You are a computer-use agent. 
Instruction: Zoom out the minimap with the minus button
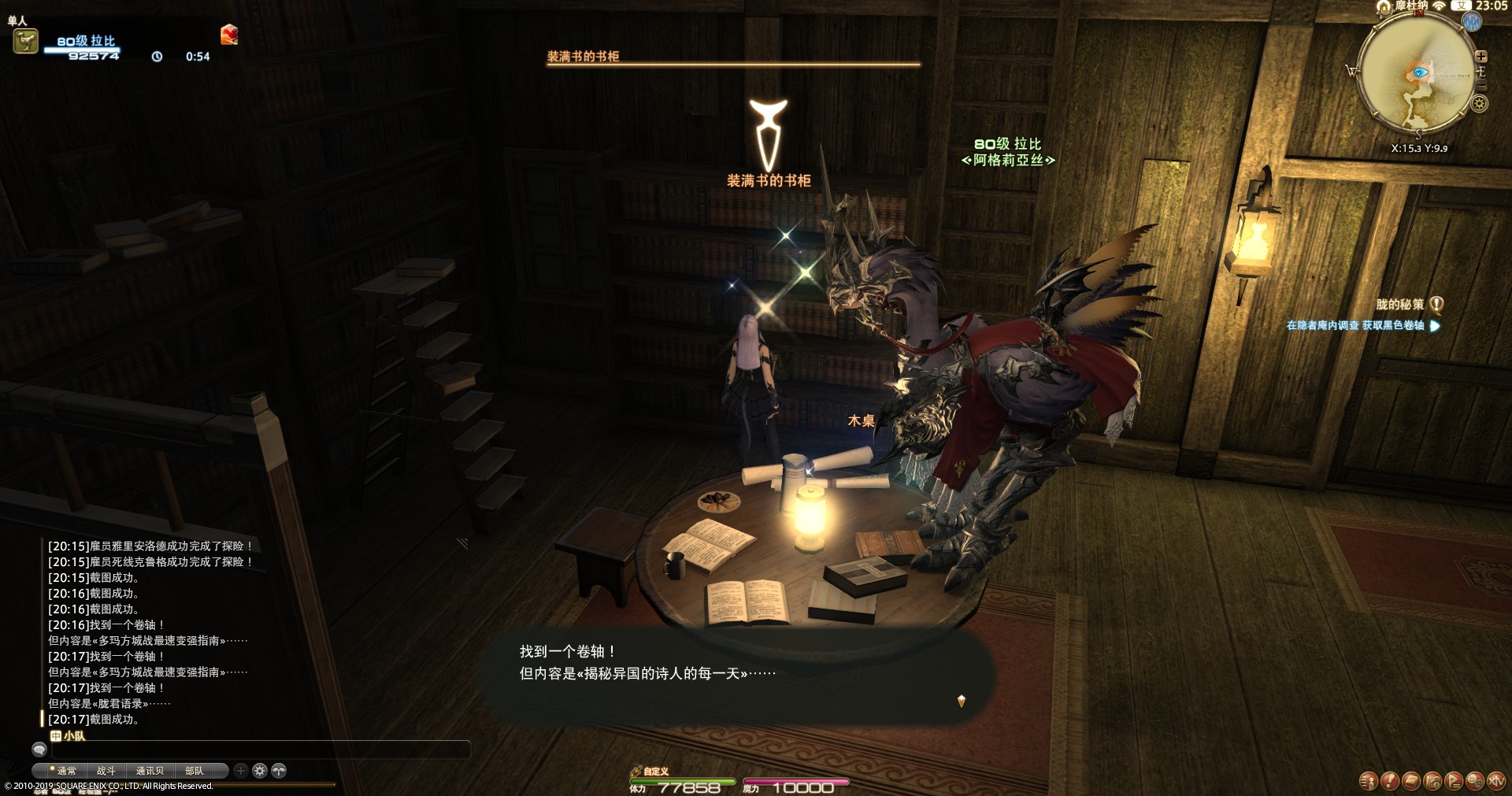1481,85
